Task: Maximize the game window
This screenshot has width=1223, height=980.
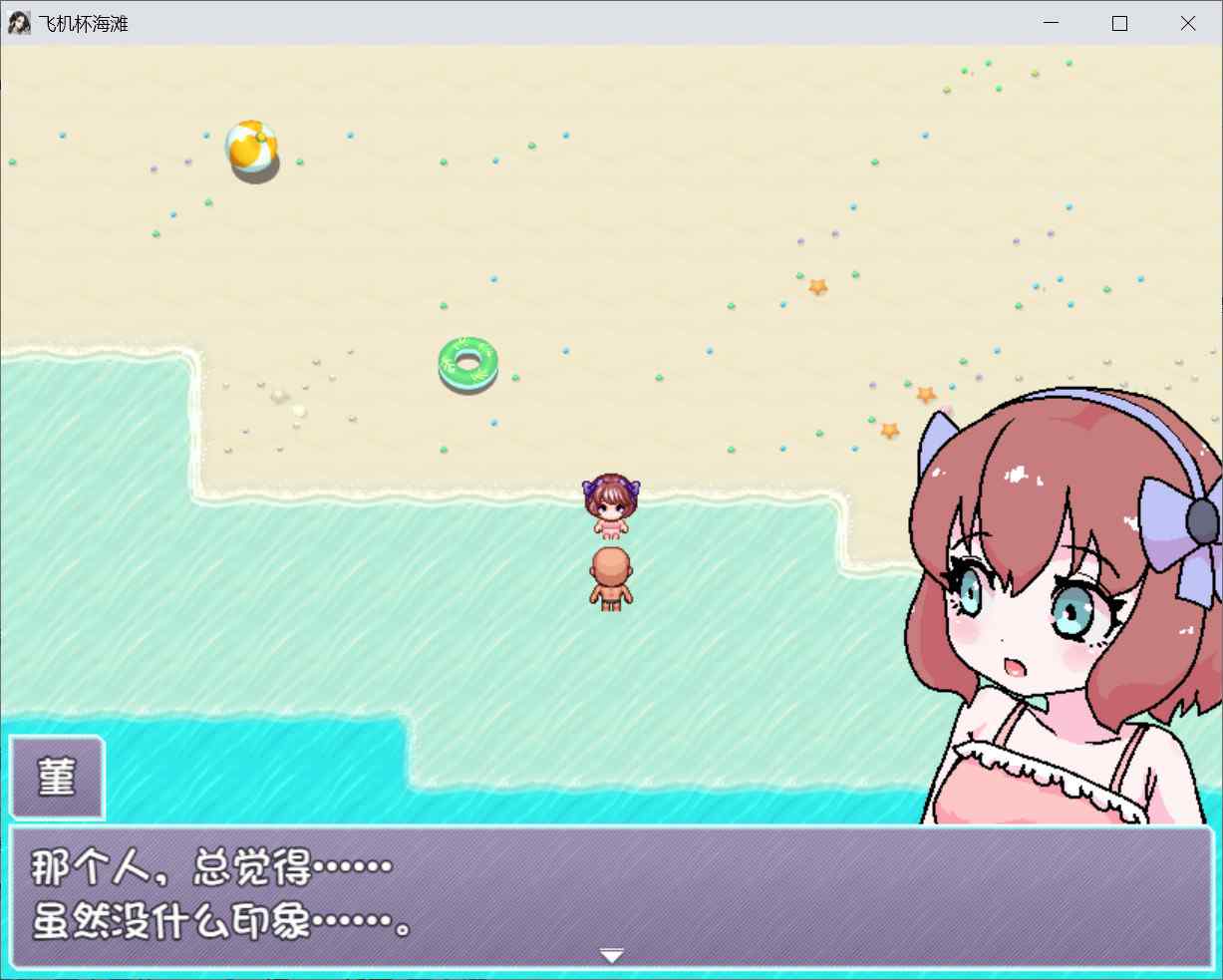Action: pos(1119,23)
